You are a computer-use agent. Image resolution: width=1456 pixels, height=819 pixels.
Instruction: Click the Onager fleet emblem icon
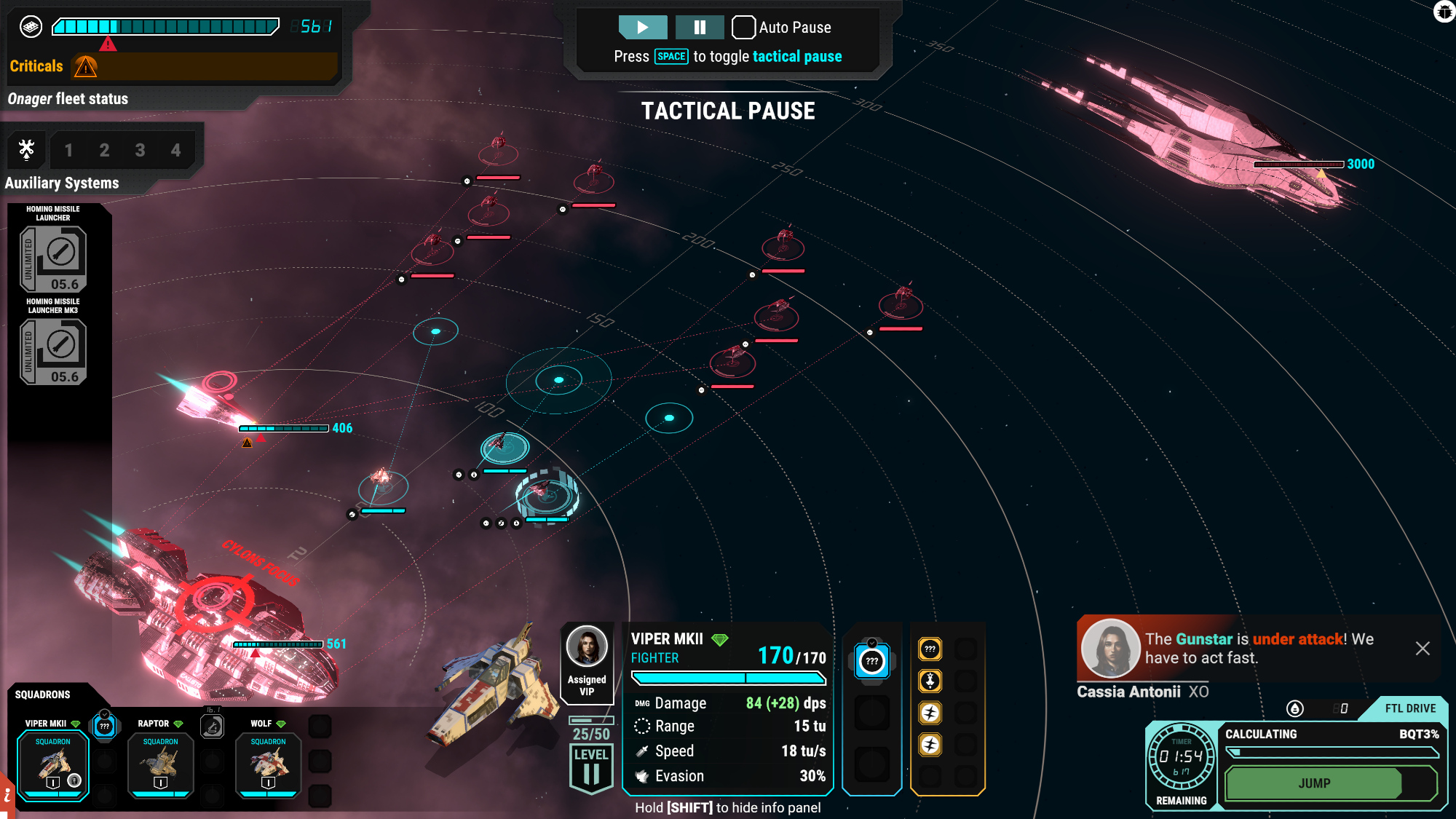pos(31,27)
